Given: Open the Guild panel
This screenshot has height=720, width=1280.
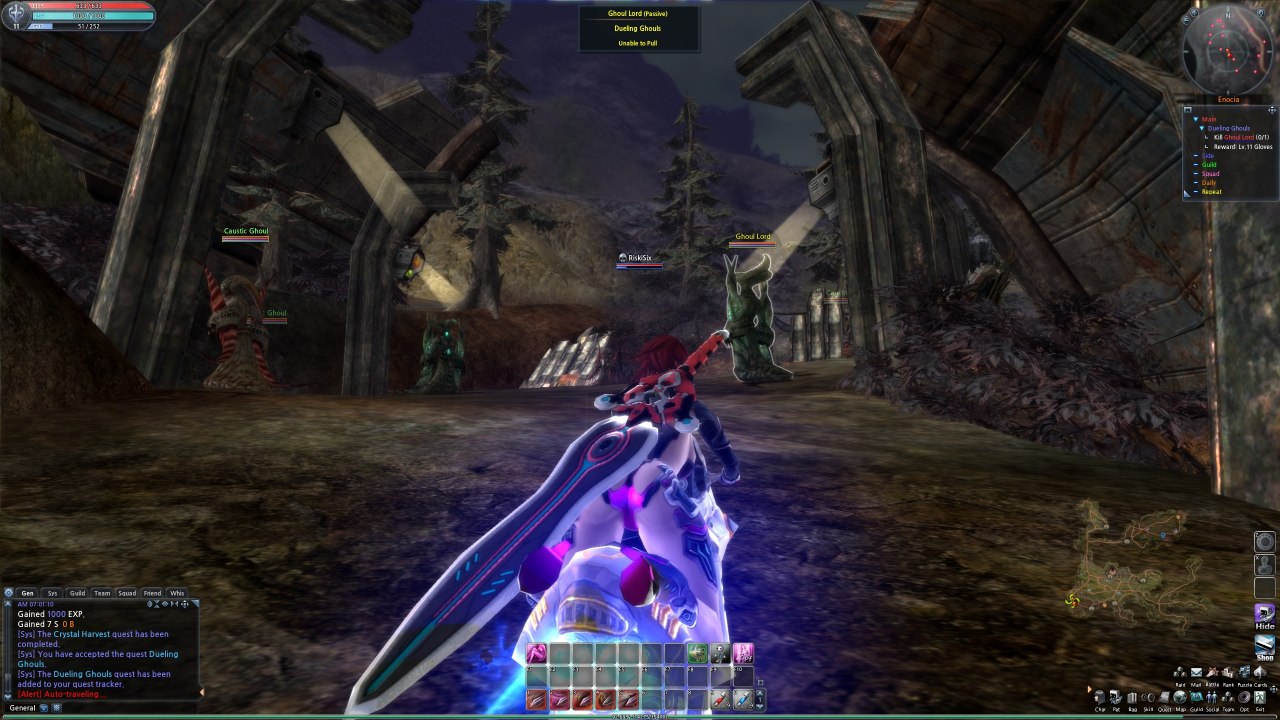Looking at the screenshot, I should (x=1196, y=697).
